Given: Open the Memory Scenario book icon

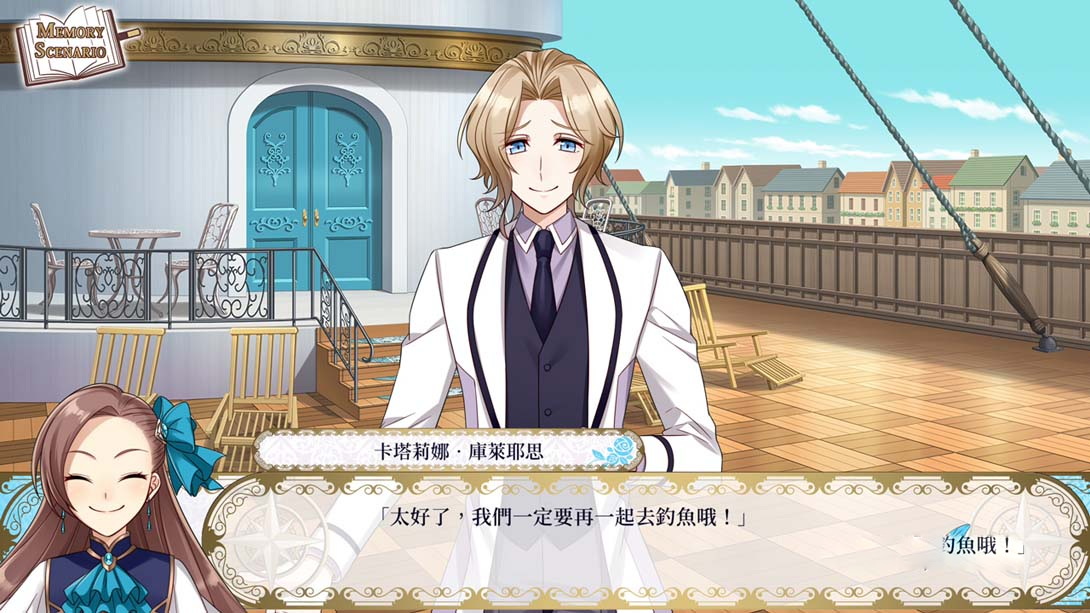Looking at the screenshot, I should (x=70, y=43).
